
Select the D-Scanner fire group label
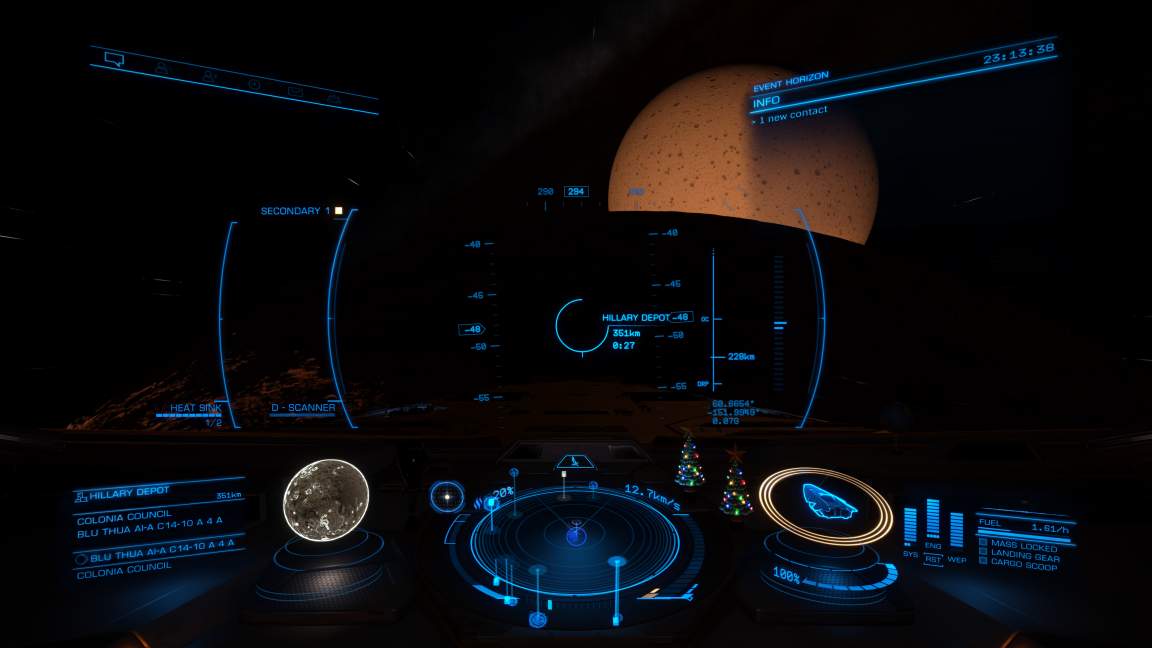[x=303, y=408]
